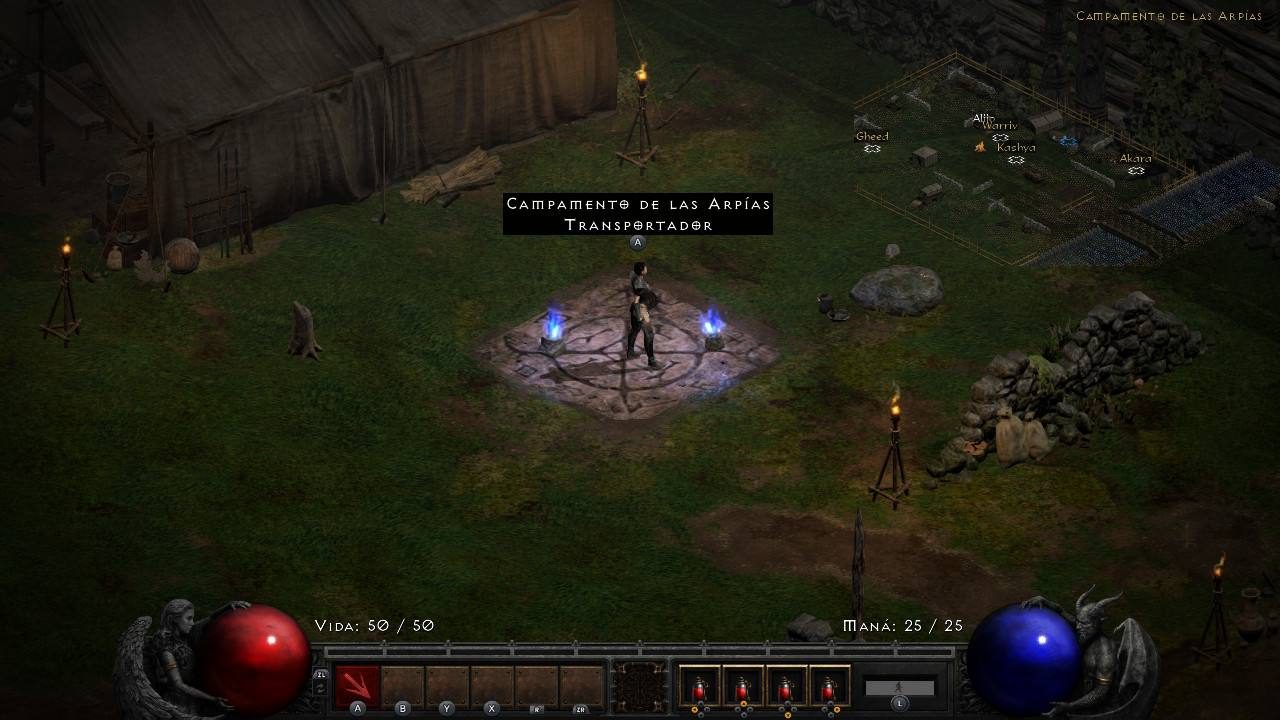1280x720 pixels.
Task: Open the ornate center panel of the action bar
Action: 640,685
